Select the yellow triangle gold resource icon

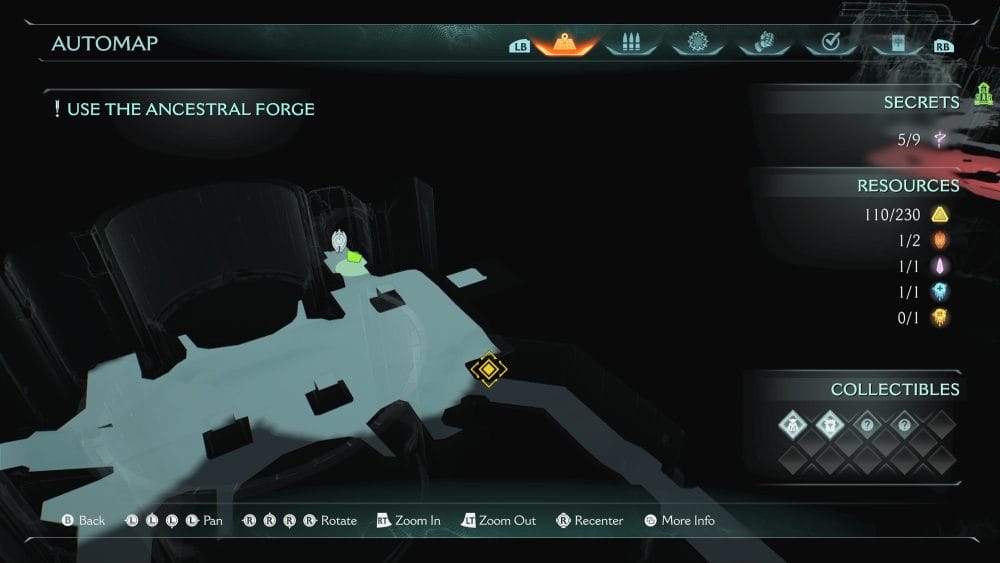coord(939,214)
